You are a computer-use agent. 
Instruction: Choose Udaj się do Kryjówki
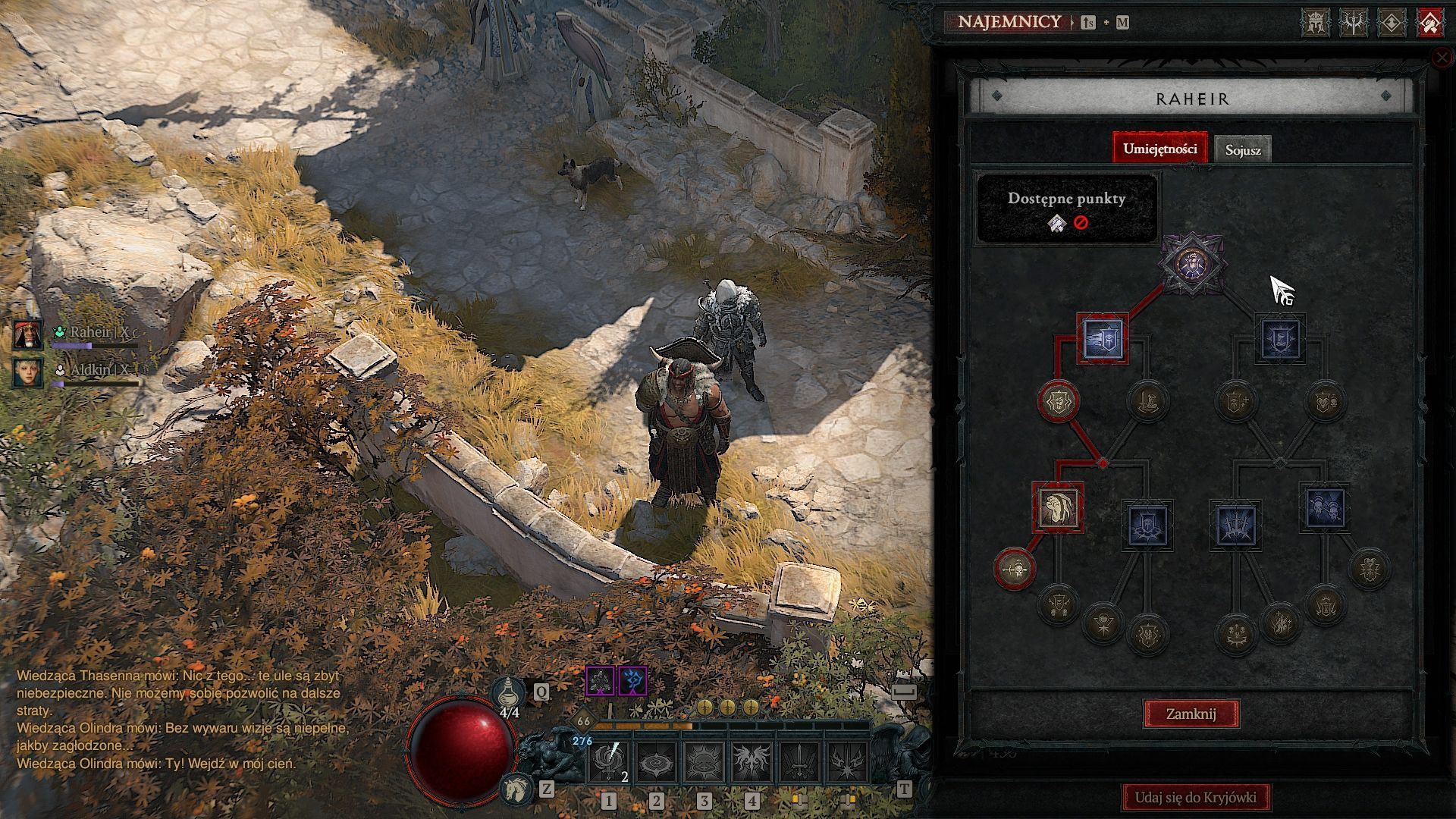coord(1195,797)
